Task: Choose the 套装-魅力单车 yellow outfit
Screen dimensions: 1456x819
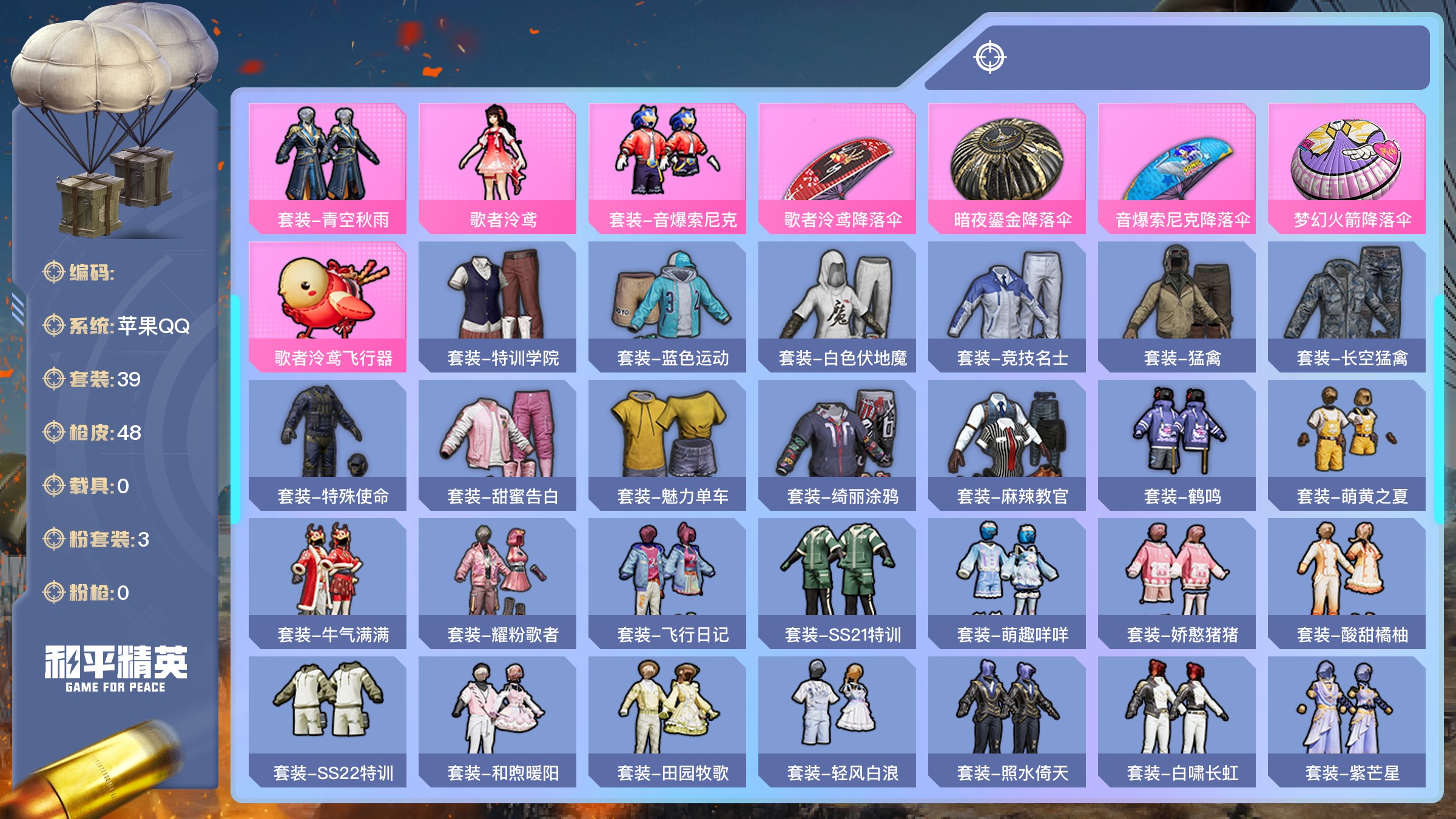Action: 667,445
